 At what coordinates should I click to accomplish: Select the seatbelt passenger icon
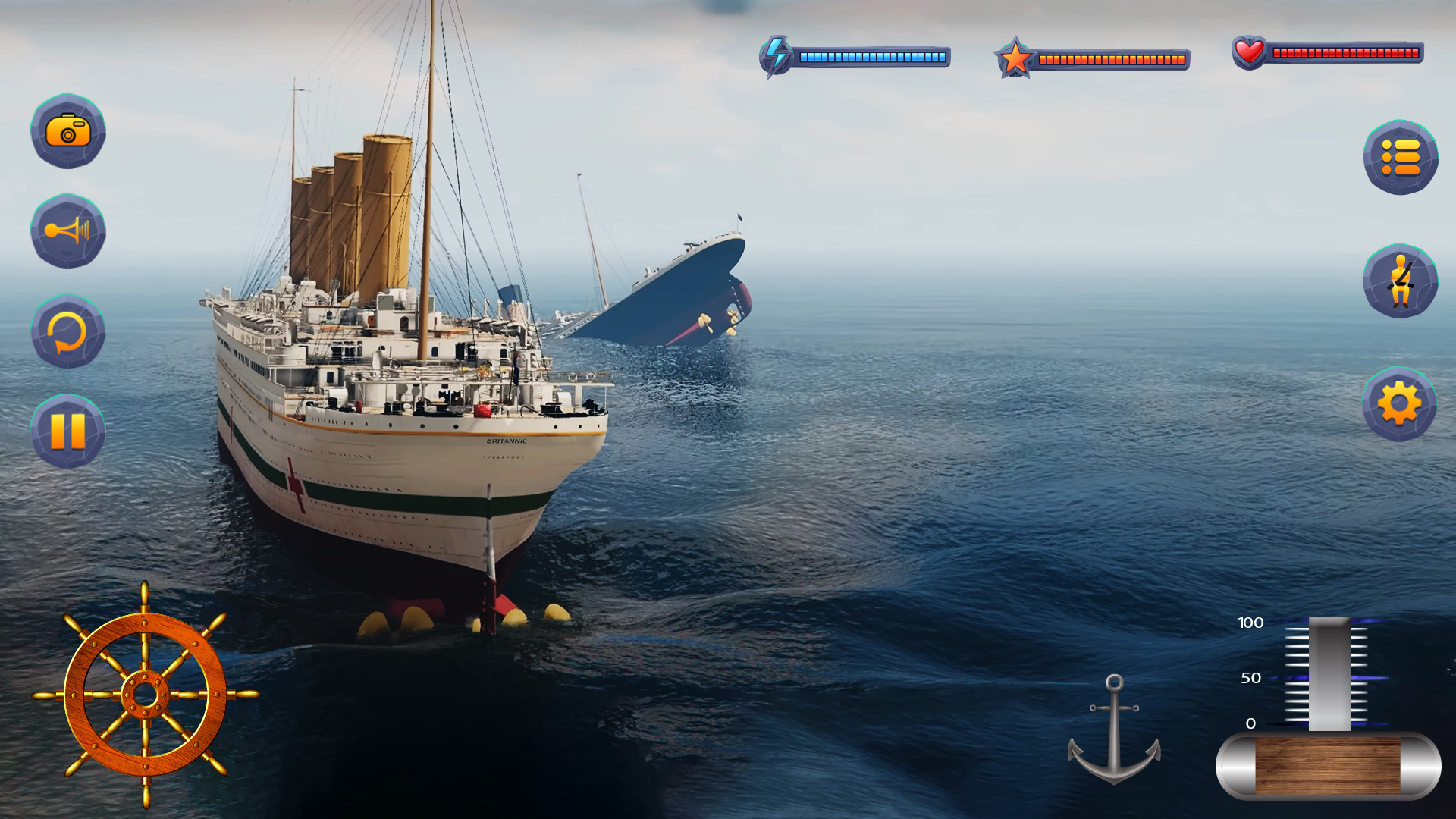[1400, 281]
